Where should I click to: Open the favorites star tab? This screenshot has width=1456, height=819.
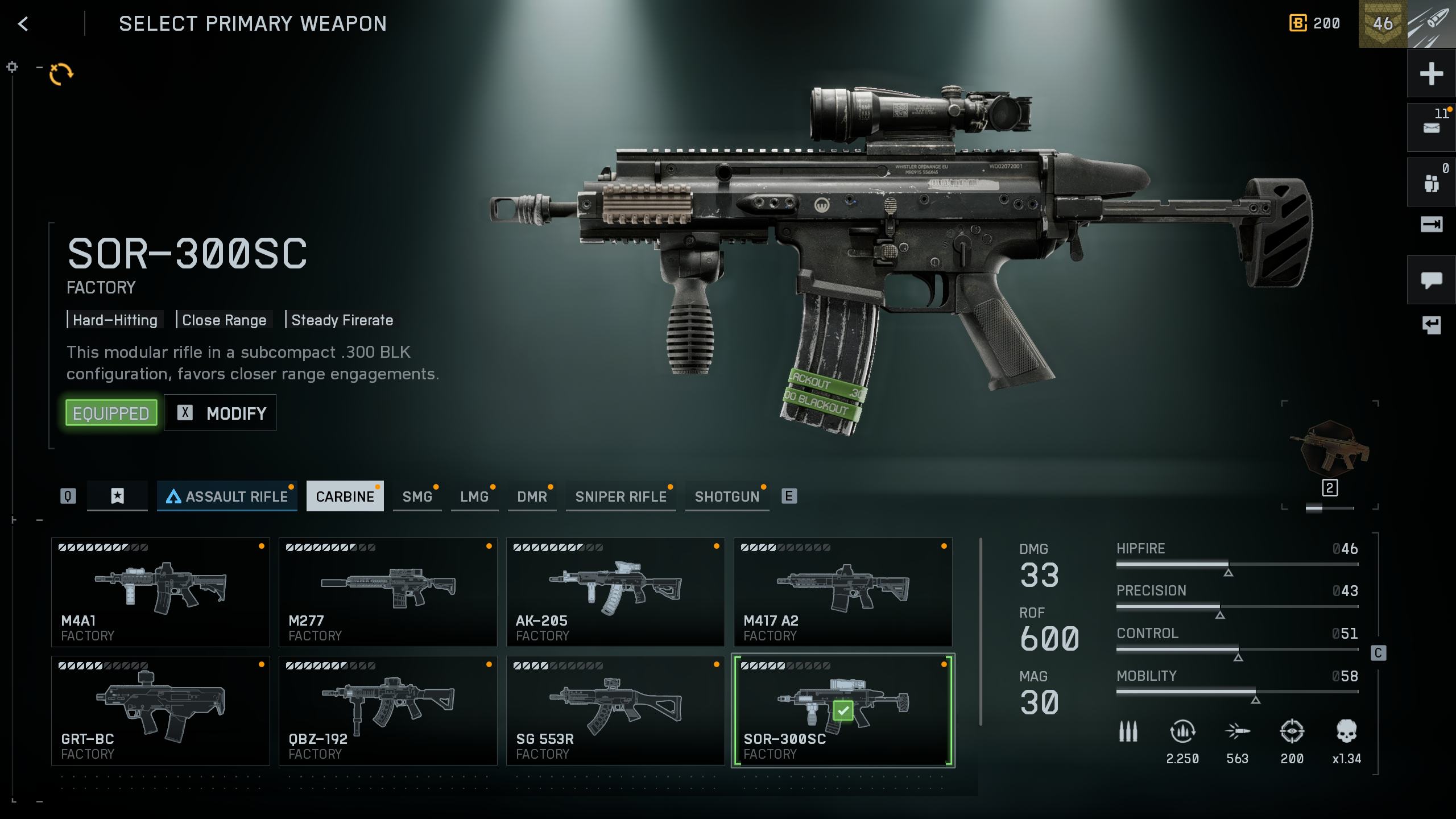117,497
